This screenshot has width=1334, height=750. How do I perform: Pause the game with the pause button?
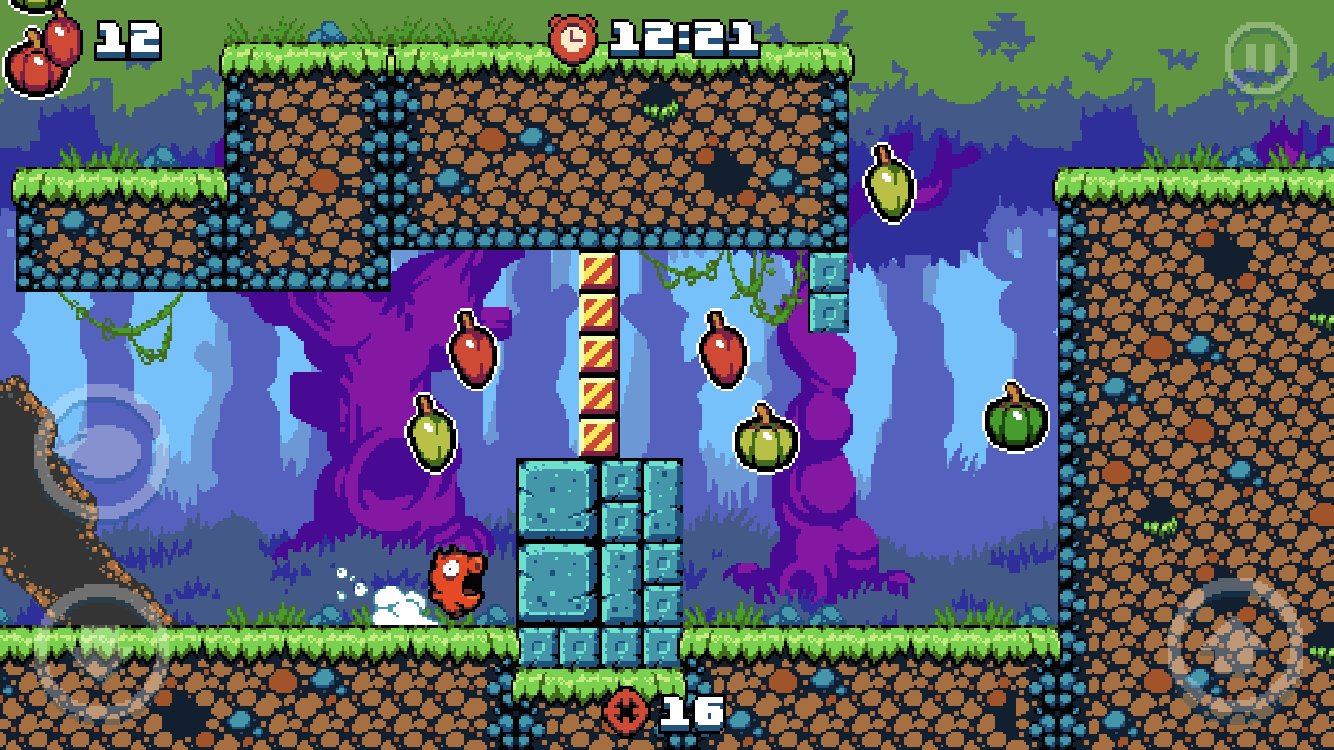point(1260,58)
